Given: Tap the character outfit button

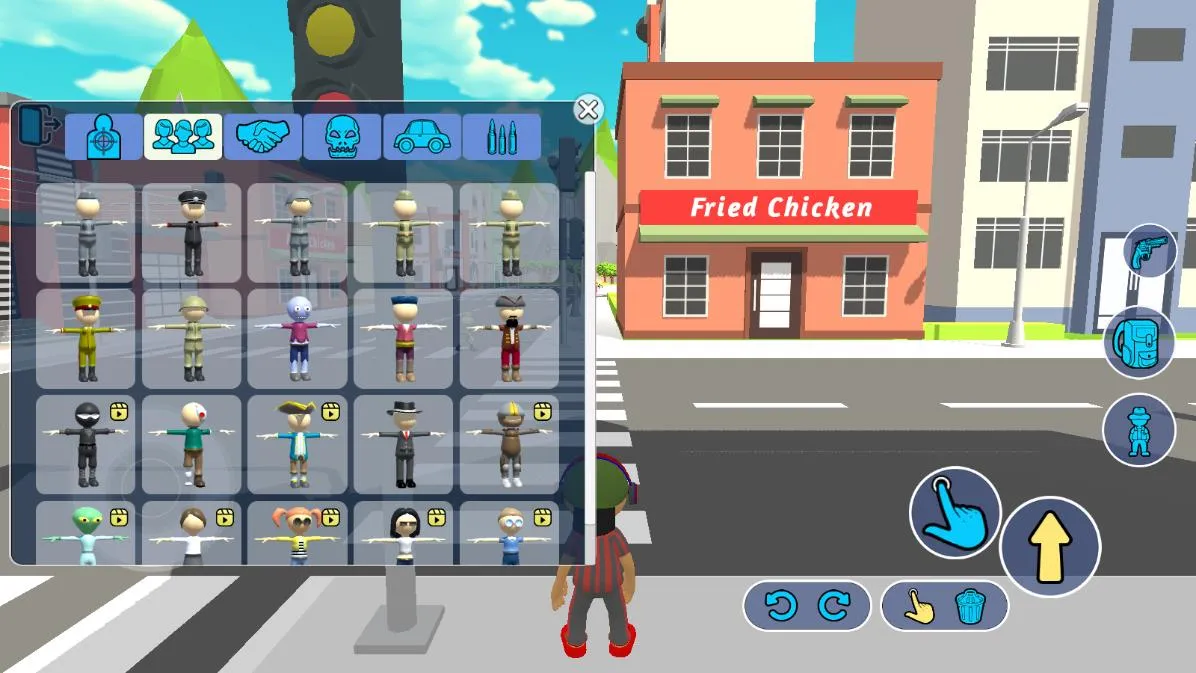Looking at the screenshot, I should pos(1138,430).
